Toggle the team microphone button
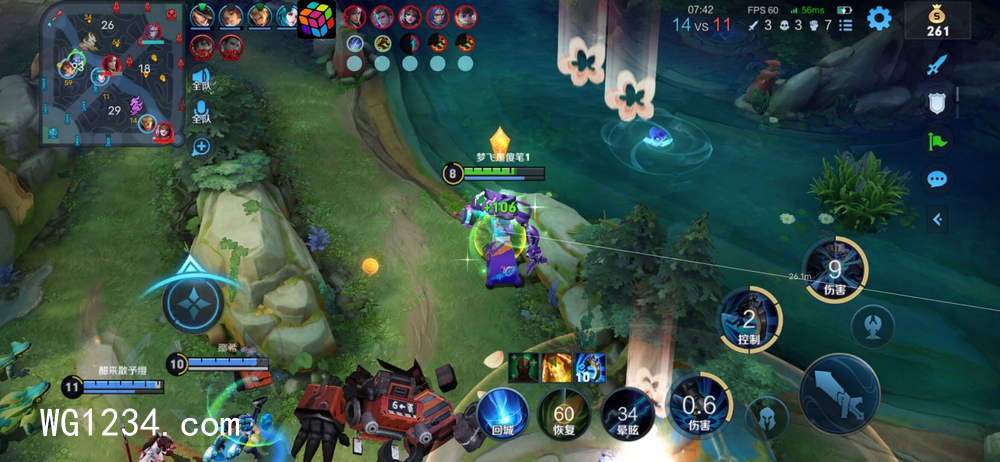1000x462 pixels. 201,111
